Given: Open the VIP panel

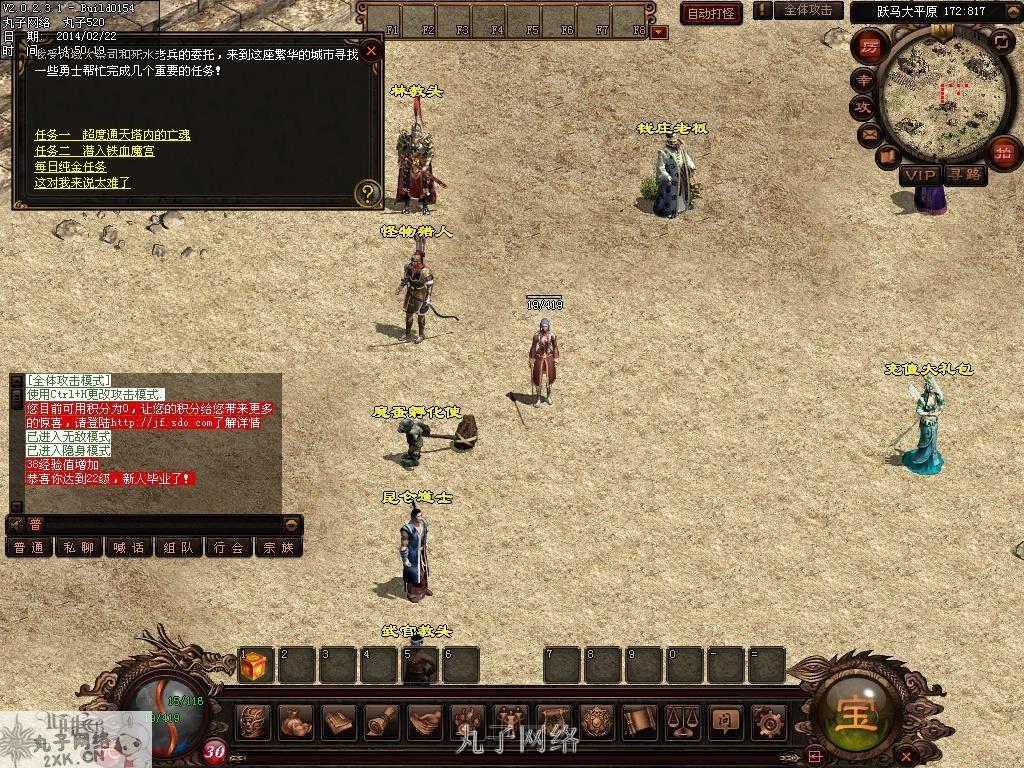Looking at the screenshot, I should 919,175.
